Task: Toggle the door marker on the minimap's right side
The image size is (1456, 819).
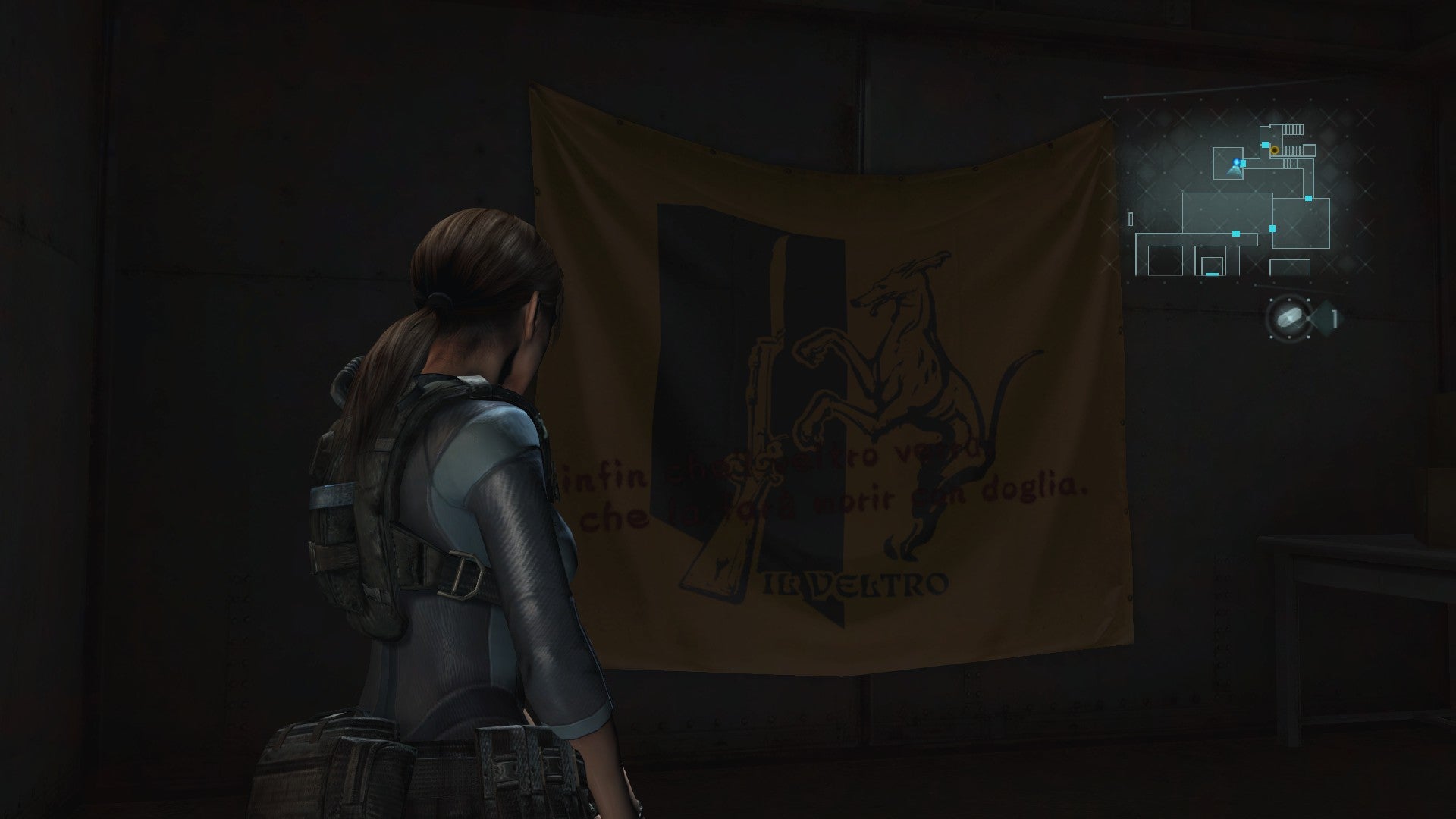Action: point(1309,199)
